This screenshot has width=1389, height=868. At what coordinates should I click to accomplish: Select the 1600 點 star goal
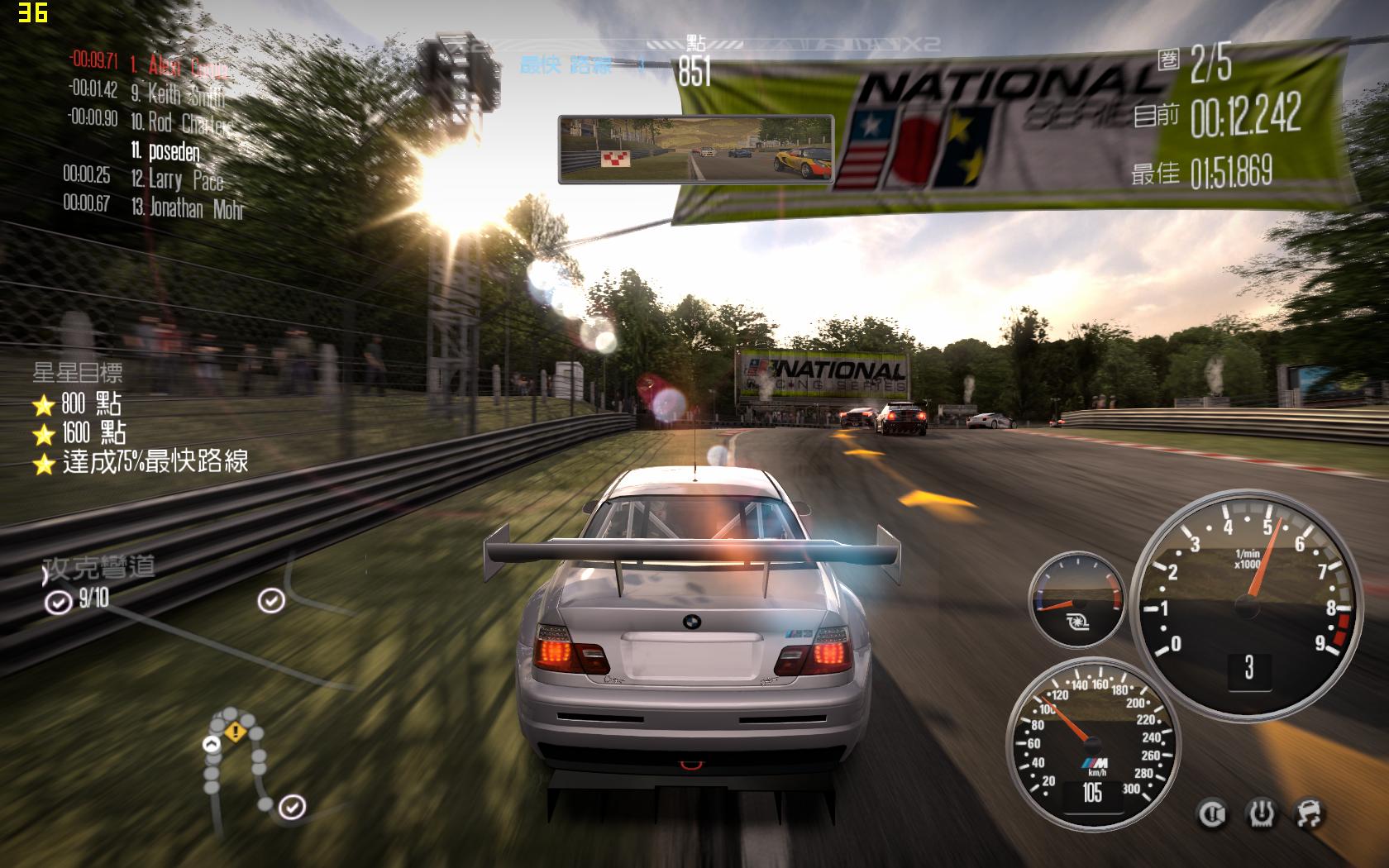(81, 433)
